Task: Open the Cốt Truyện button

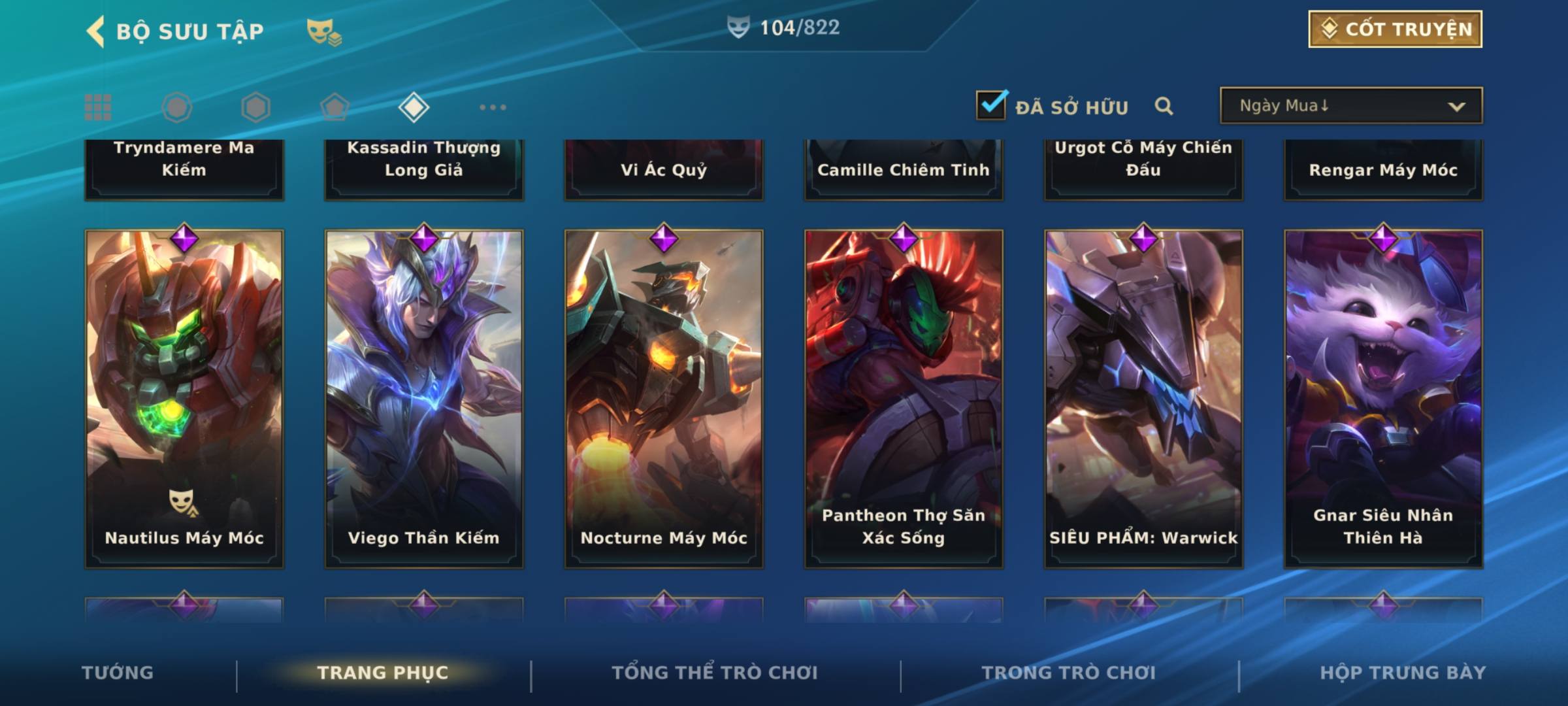Action: pyautogui.click(x=1395, y=29)
